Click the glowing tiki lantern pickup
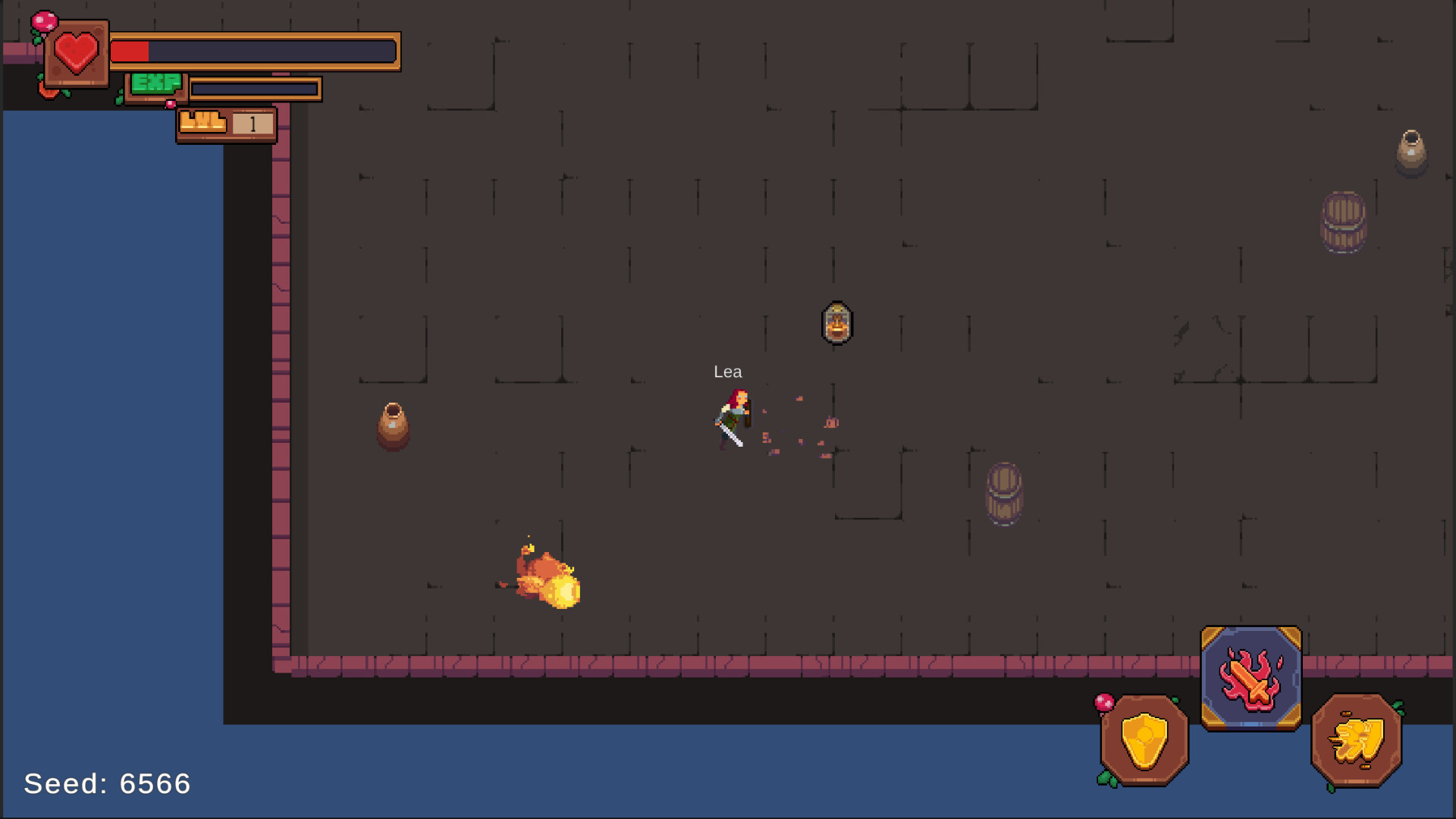Viewport: 1456px width, 819px height. tap(837, 324)
